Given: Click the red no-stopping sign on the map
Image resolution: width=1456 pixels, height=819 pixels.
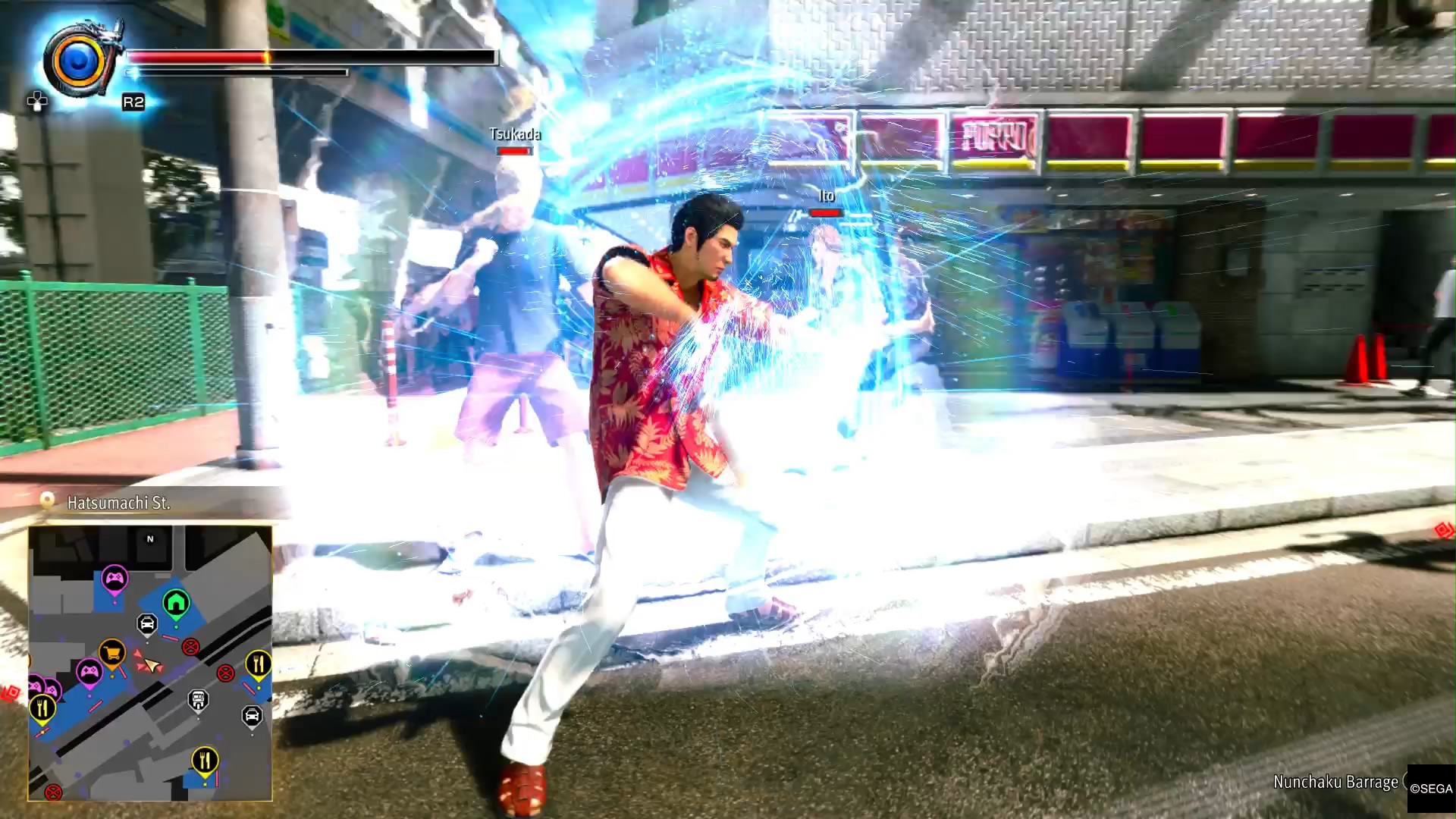Looking at the screenshot, I should (190, 647).
